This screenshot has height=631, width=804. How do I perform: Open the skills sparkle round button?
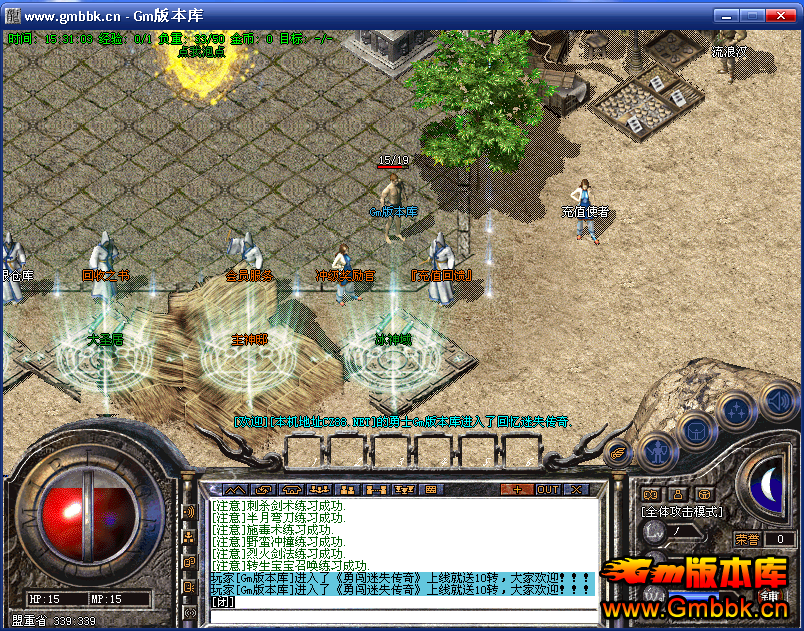point(737,411)
